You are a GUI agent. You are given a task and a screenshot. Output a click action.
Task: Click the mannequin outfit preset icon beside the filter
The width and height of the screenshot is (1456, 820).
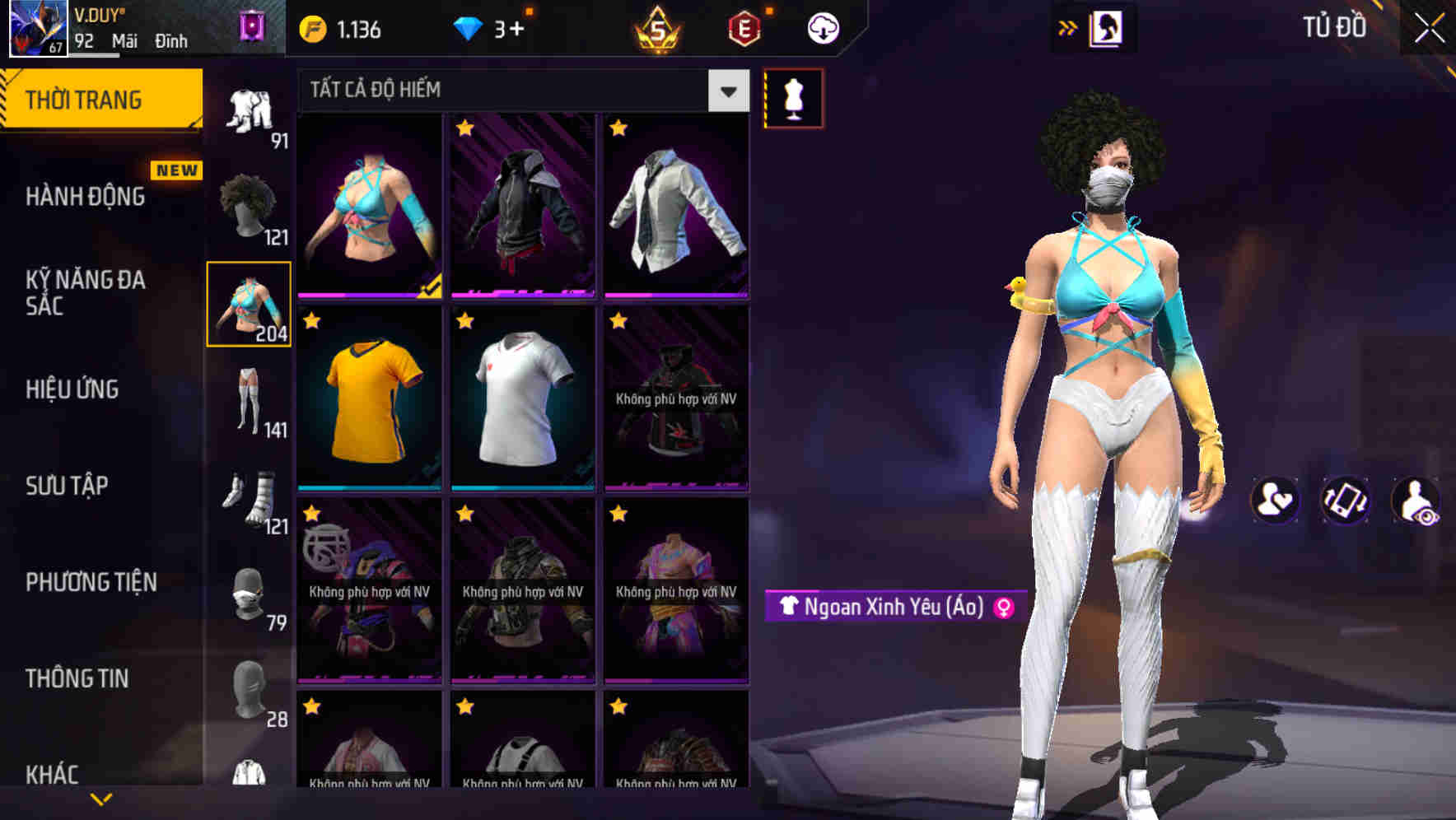point(793,97)
